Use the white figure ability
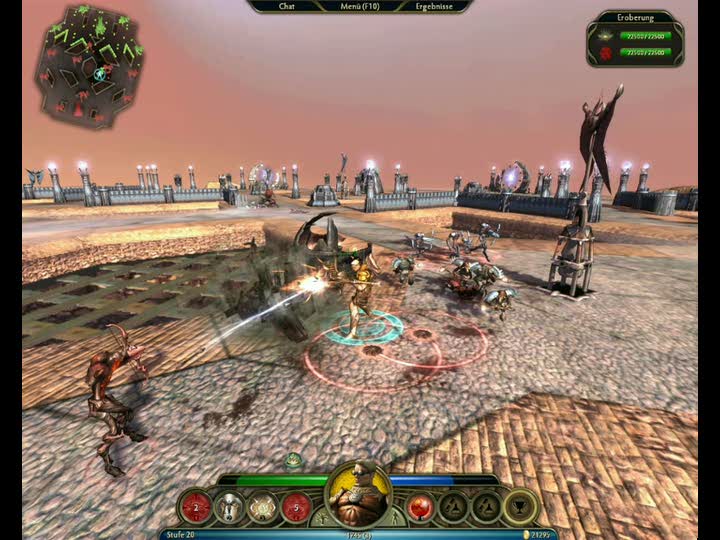720x540 pixels. pyautogui.click(x=230, y=507)
